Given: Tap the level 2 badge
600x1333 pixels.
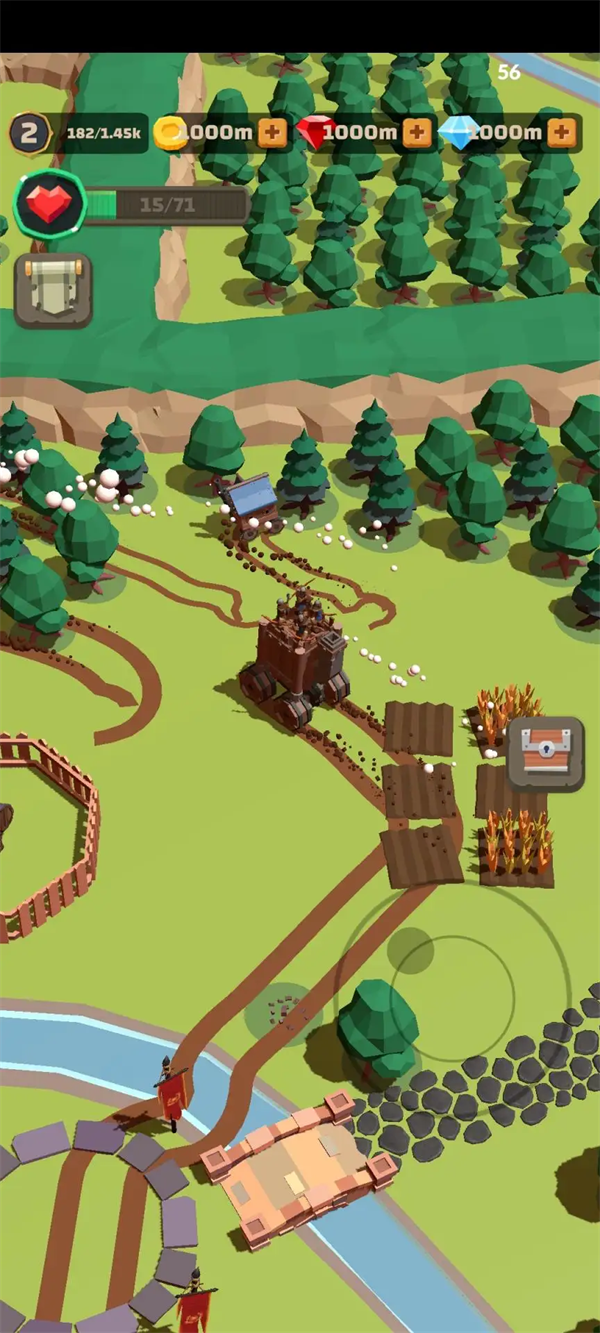Looking at the screenshot, I should [30, 133].
